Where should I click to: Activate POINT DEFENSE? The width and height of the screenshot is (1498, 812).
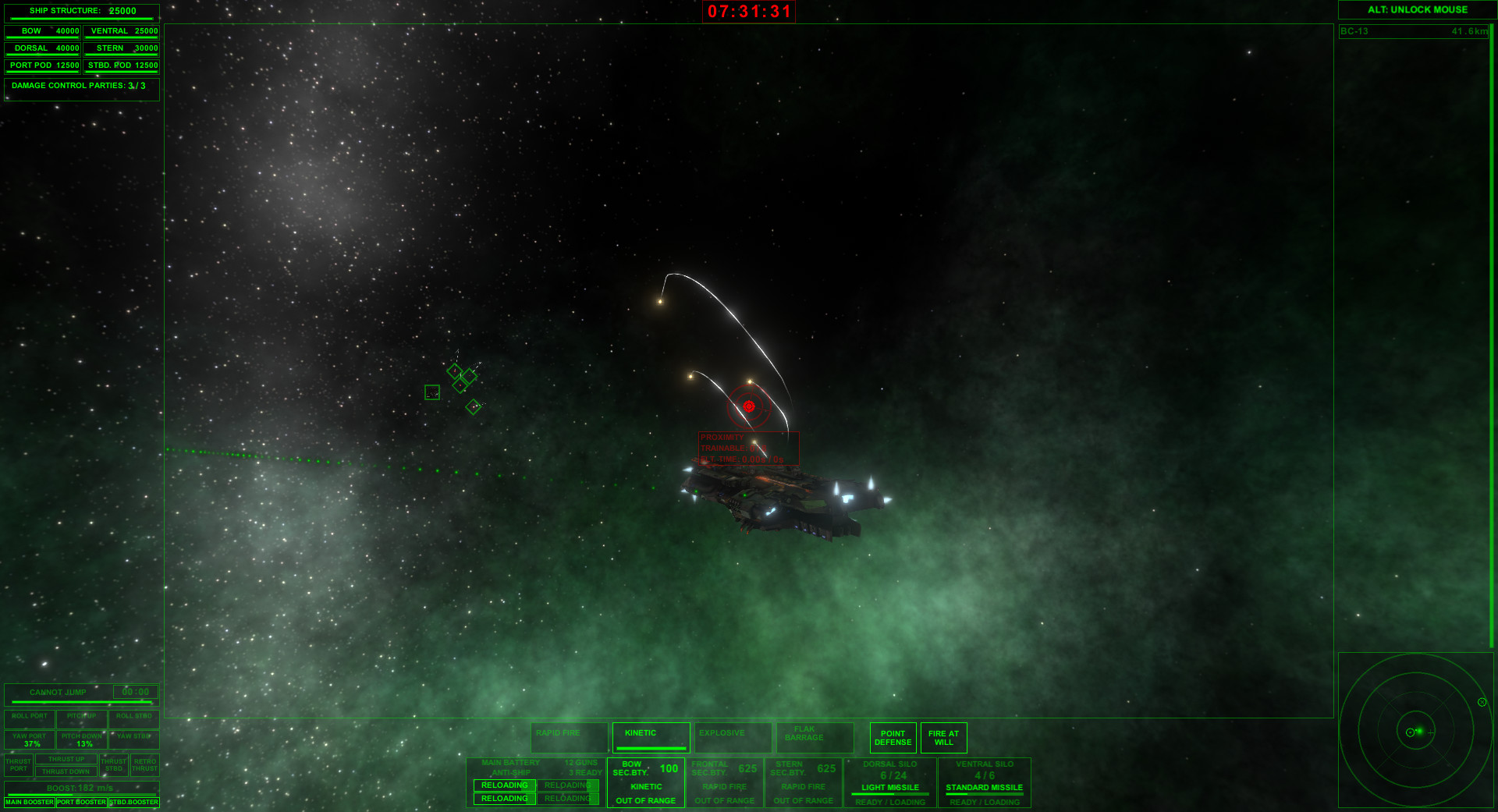893,736
